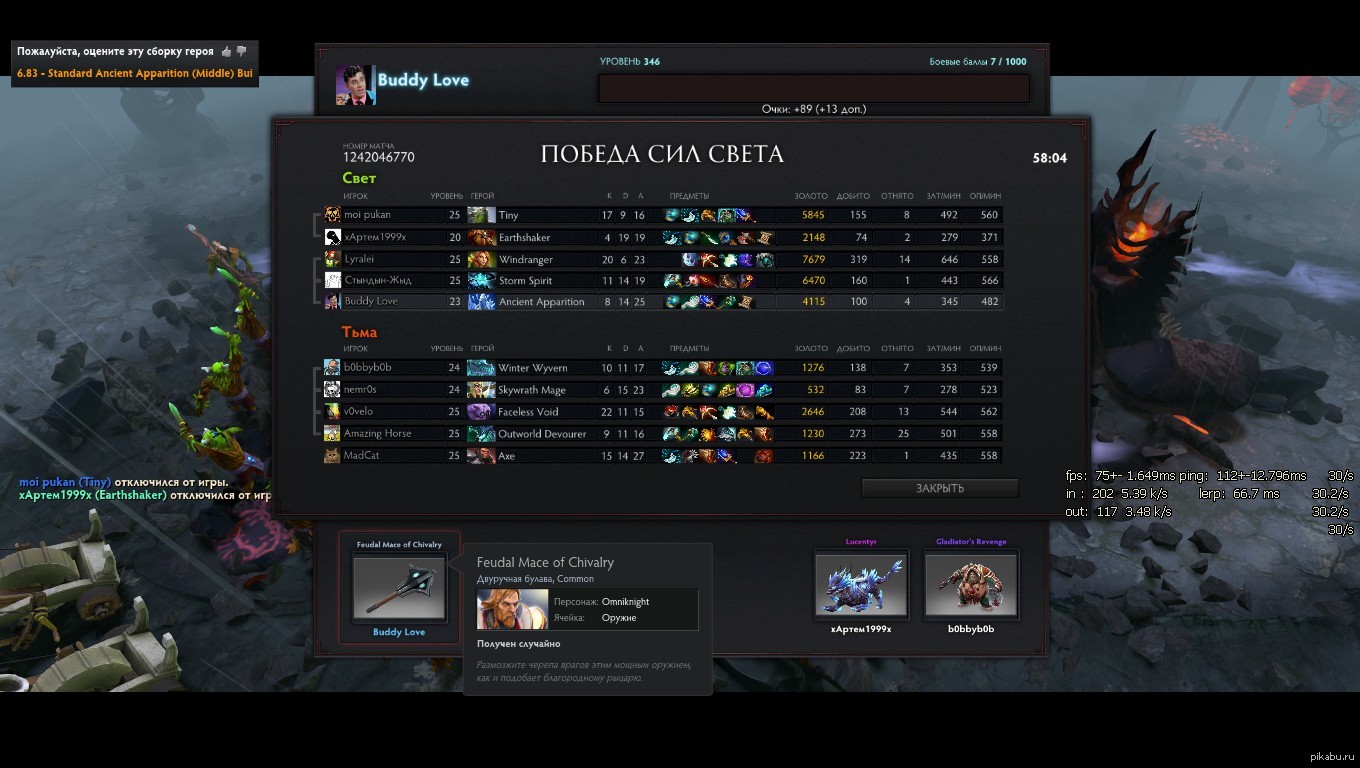The height and width of the screenshot is (768, 1360).
Task: Select the Lyralei Windranger scoreboard row
Action: coord(660,259)
